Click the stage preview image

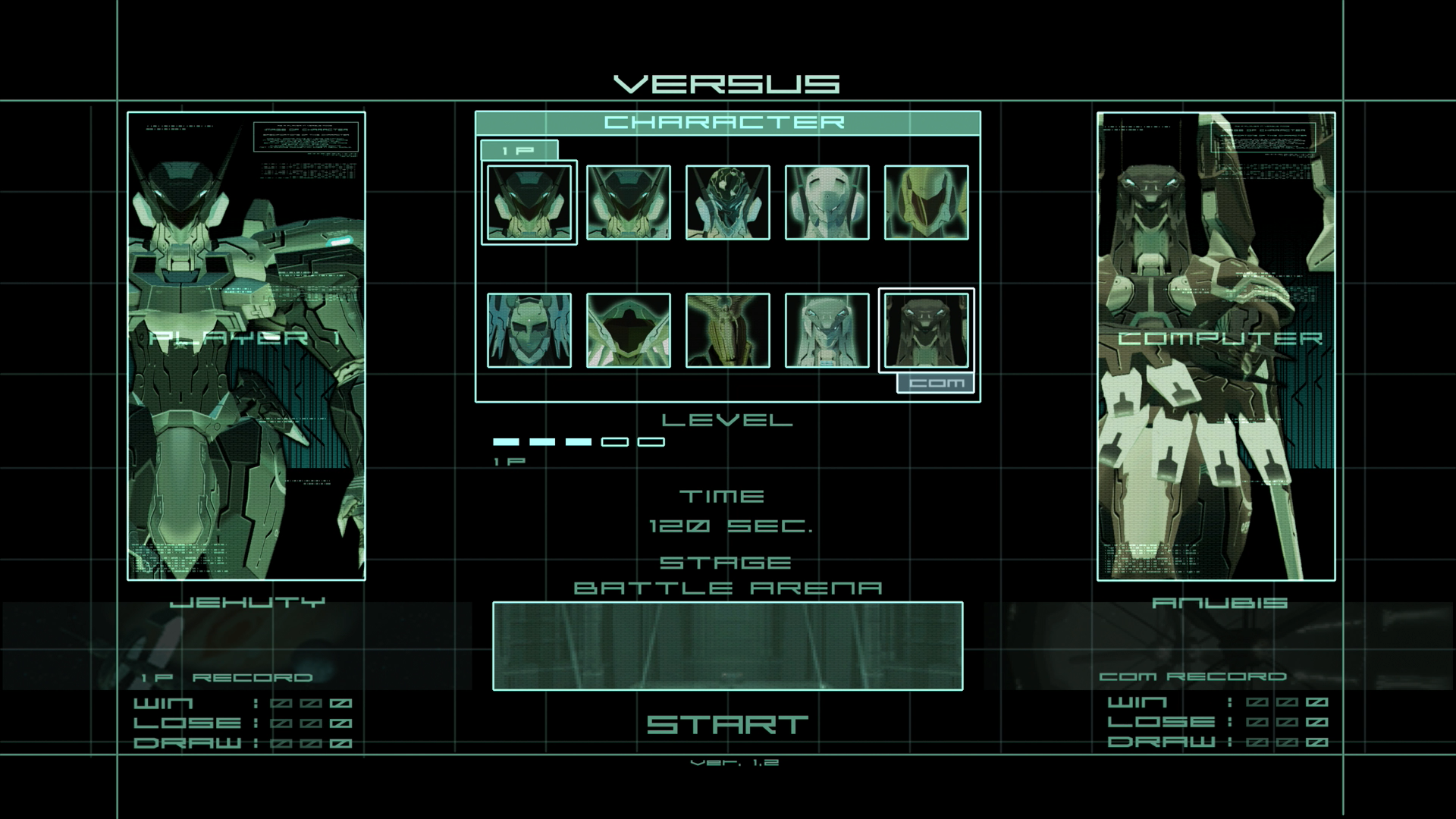(727, 646)
